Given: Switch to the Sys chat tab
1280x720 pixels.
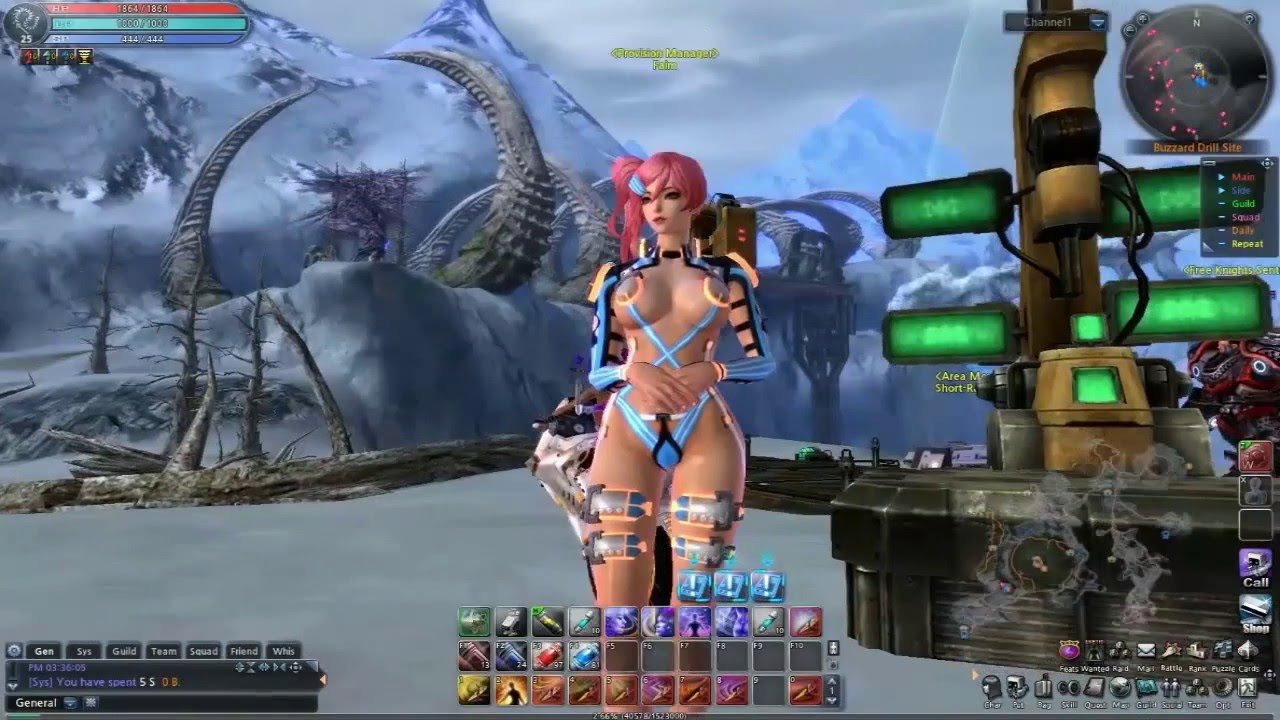Looking at the screenshot, I should coord(84,651).
